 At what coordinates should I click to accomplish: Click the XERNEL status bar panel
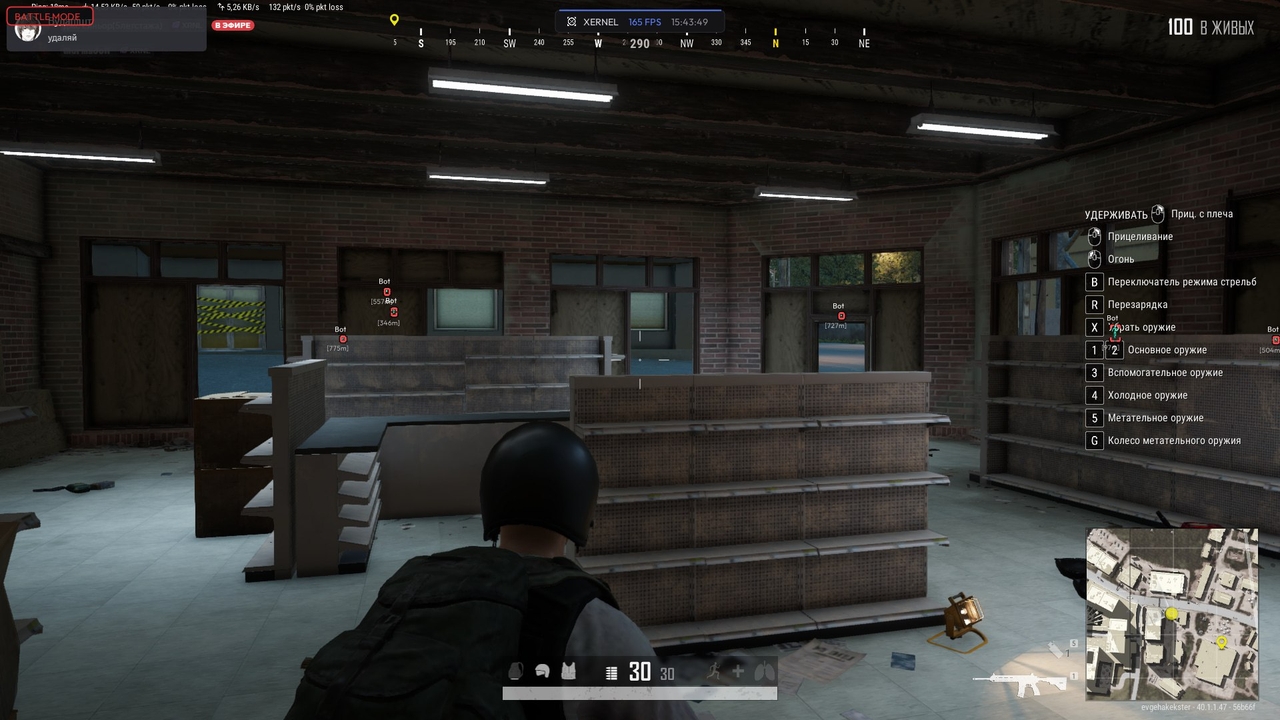pos(637,21)
